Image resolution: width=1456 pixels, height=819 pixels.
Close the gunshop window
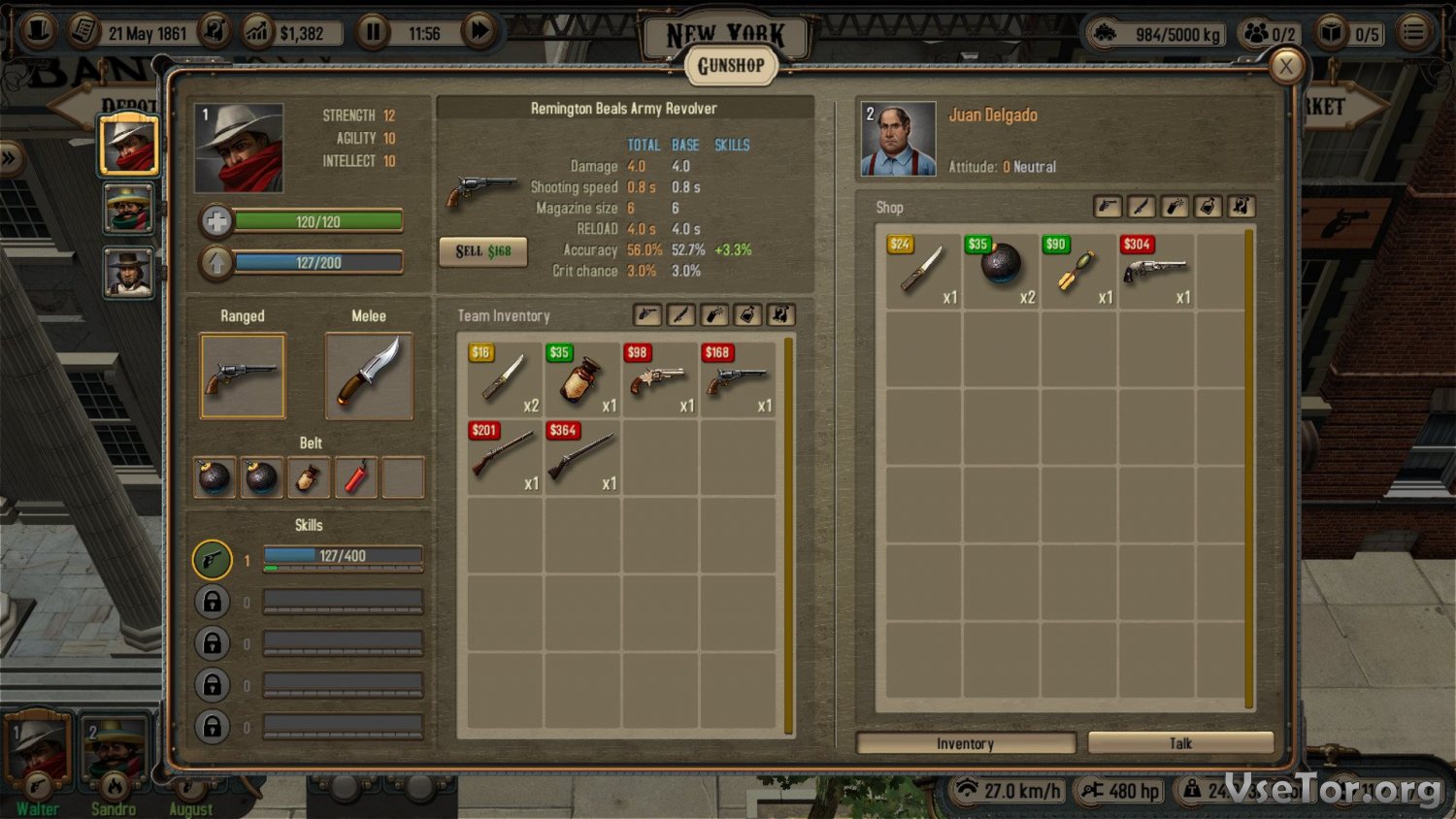pyautogui.click(x=1285, y=66)
